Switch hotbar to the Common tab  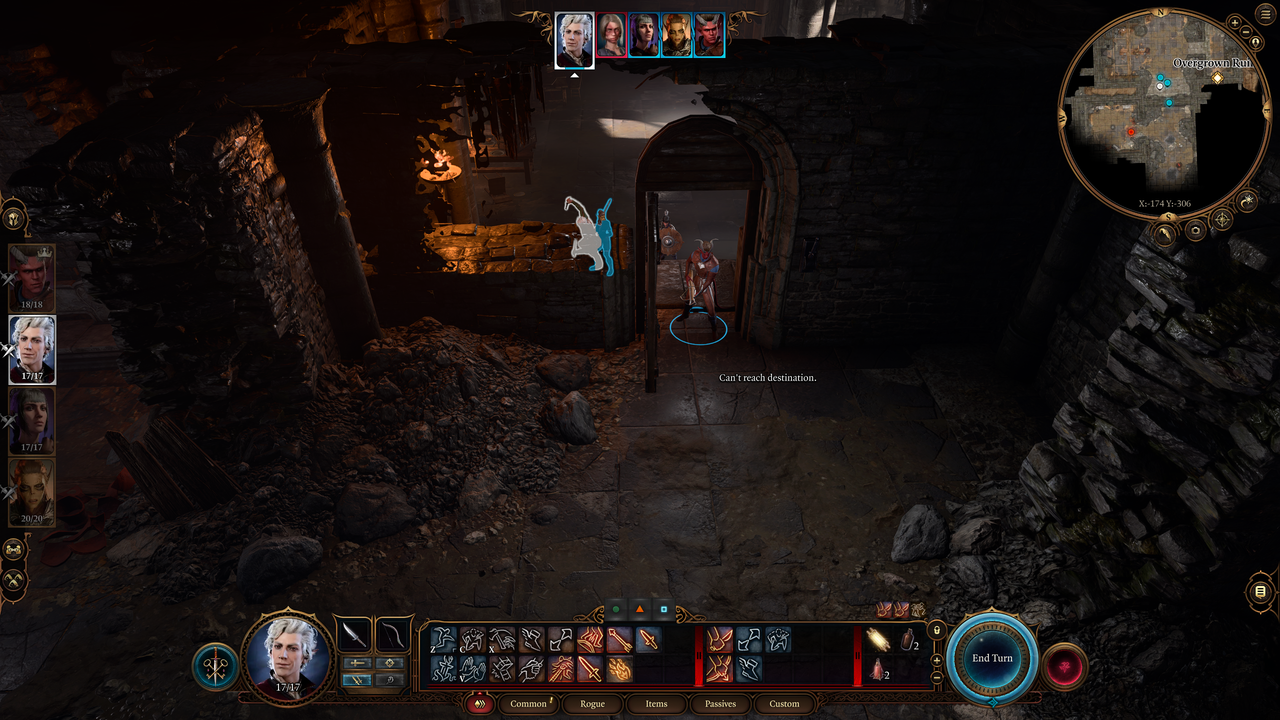click(x=528, y=704)
